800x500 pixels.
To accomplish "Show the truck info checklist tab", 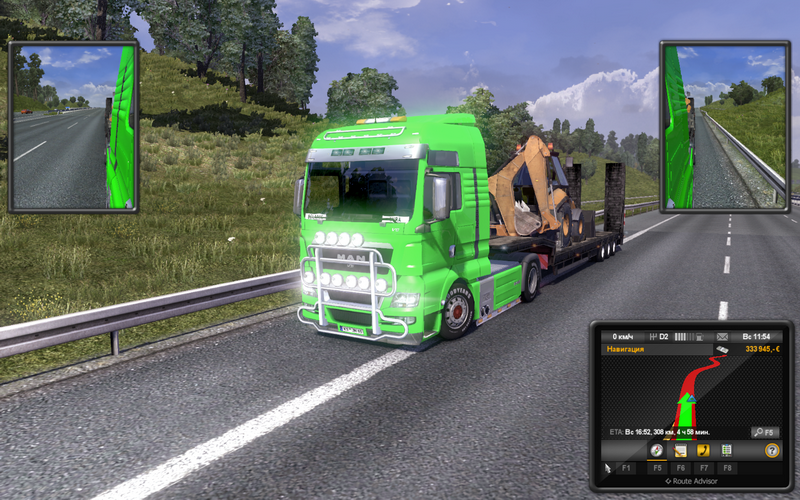I will (x=726, y=451).
